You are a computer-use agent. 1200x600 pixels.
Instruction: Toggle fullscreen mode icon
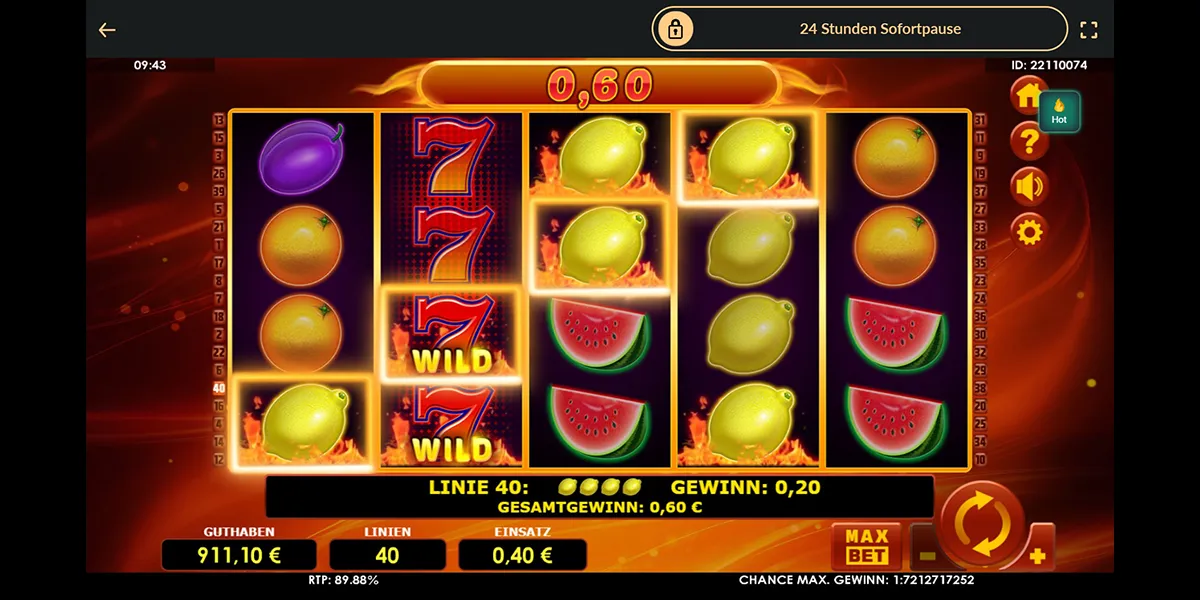point(1089,30)
